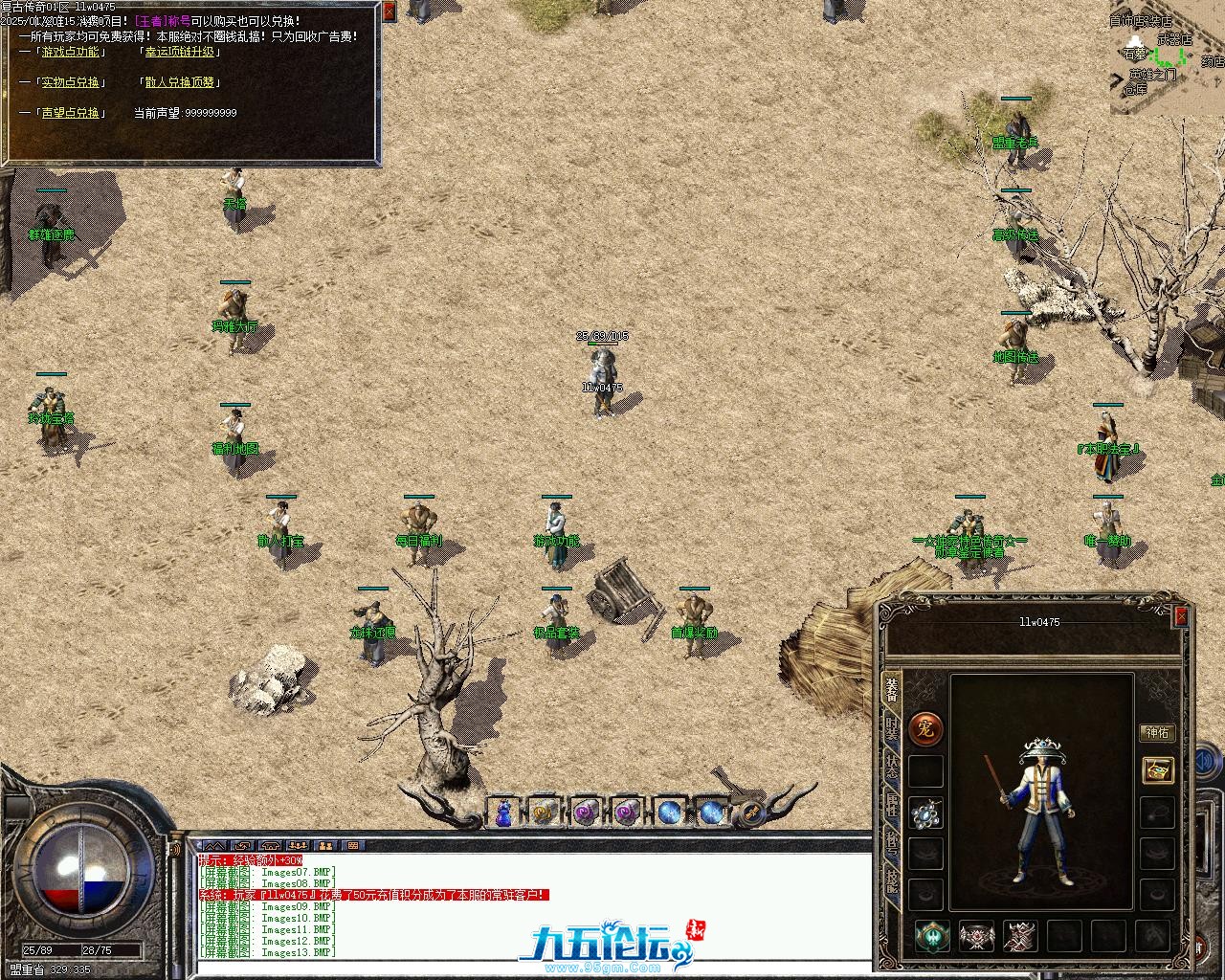Show the 技能 tab
This screenshot has height=980, width=1225.
[x=892, y=879]
